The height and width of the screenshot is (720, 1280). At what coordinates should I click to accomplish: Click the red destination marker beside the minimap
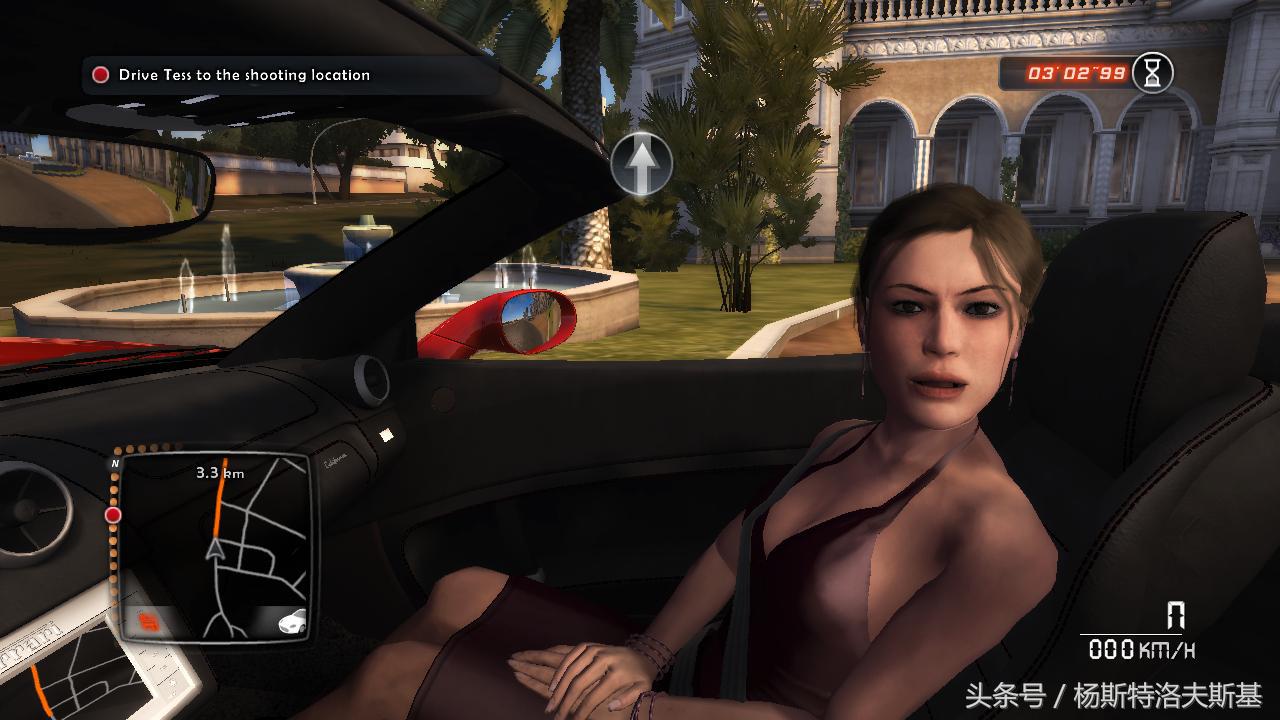pyautogui.click(x=113, y=515)
